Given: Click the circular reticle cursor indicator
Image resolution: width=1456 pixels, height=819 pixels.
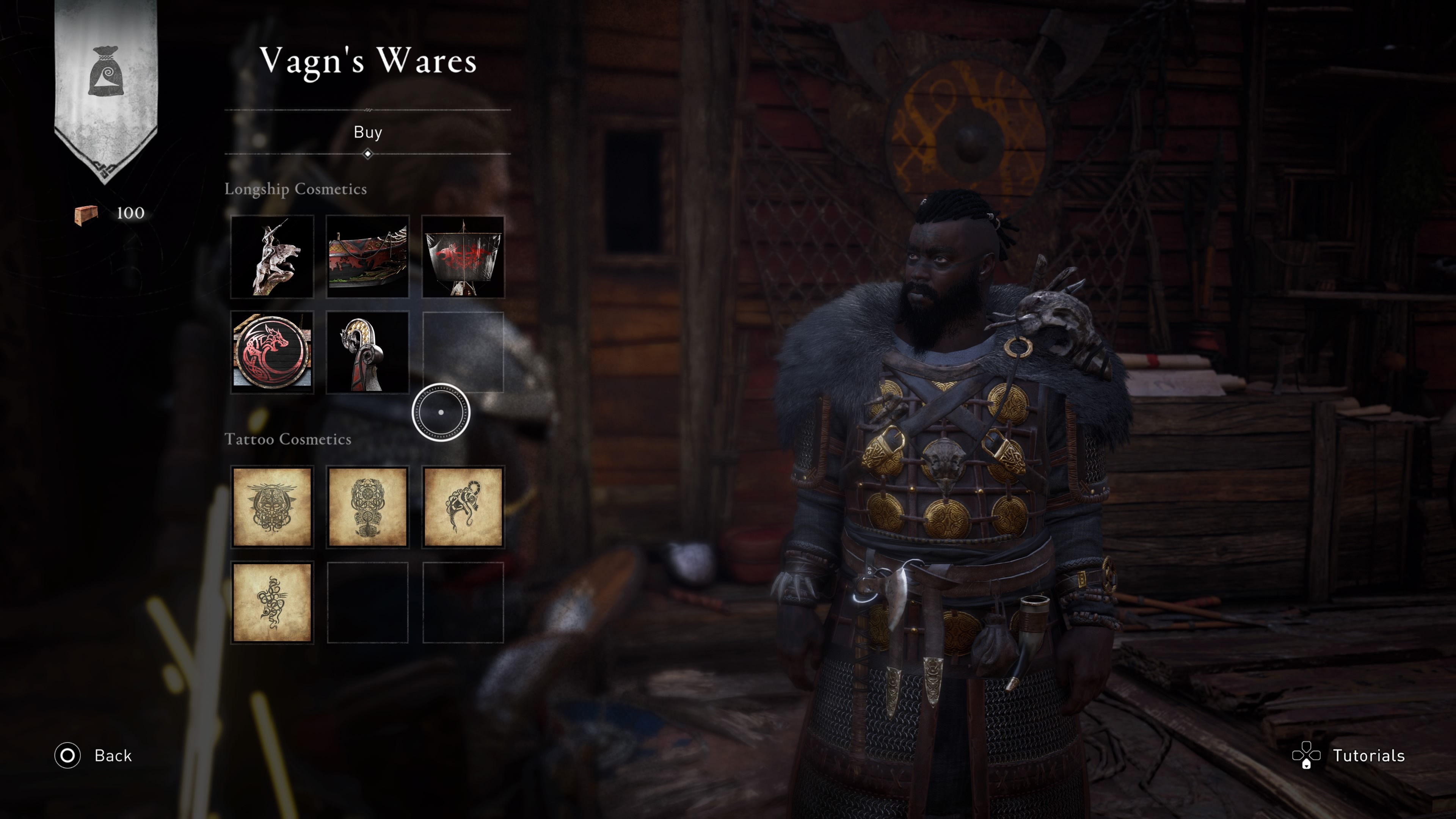Looking at the screenshot, I should [441, 413].
